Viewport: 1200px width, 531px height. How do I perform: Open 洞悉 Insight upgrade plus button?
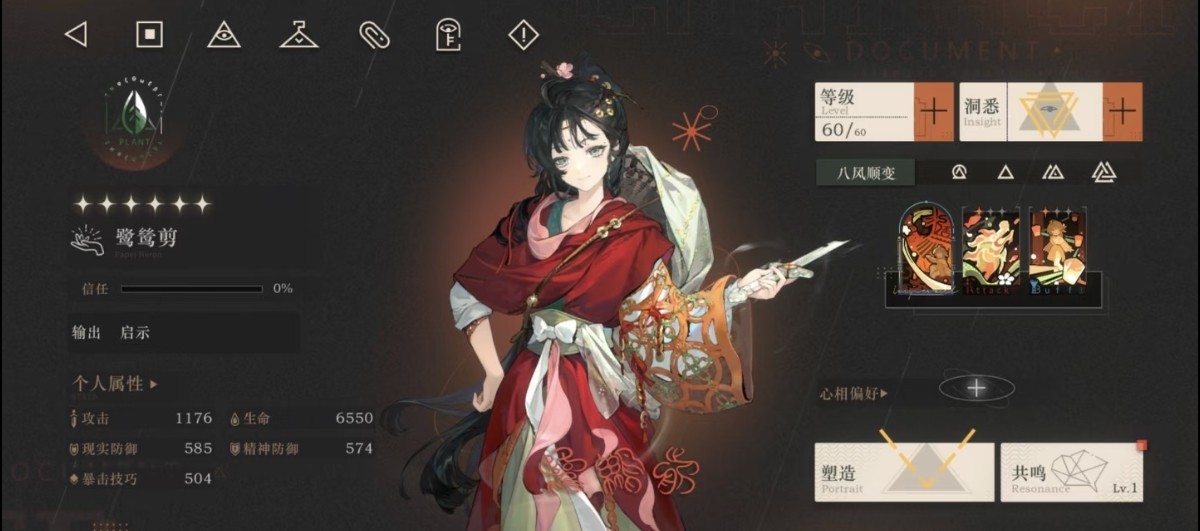tap(1122, 111)
